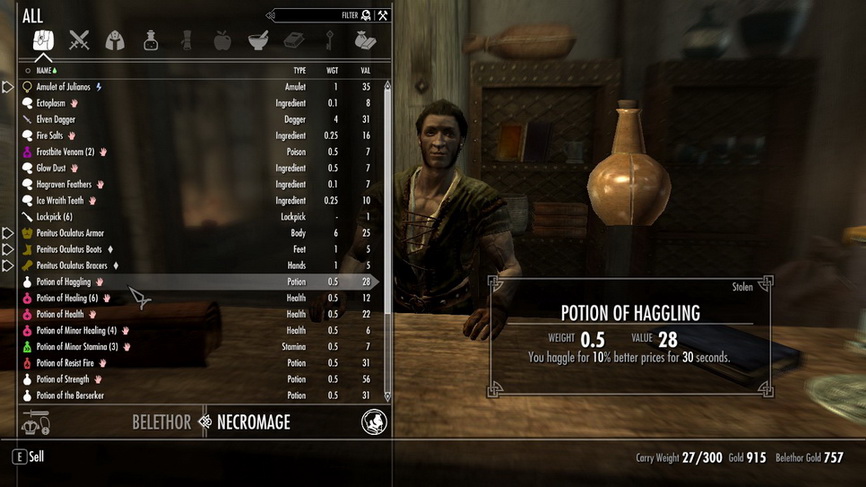Pick the Penitus Oculatus Armor entry
Image resolution: width=866 pixels, height=487 pixels.
click(x=70, y=233)
